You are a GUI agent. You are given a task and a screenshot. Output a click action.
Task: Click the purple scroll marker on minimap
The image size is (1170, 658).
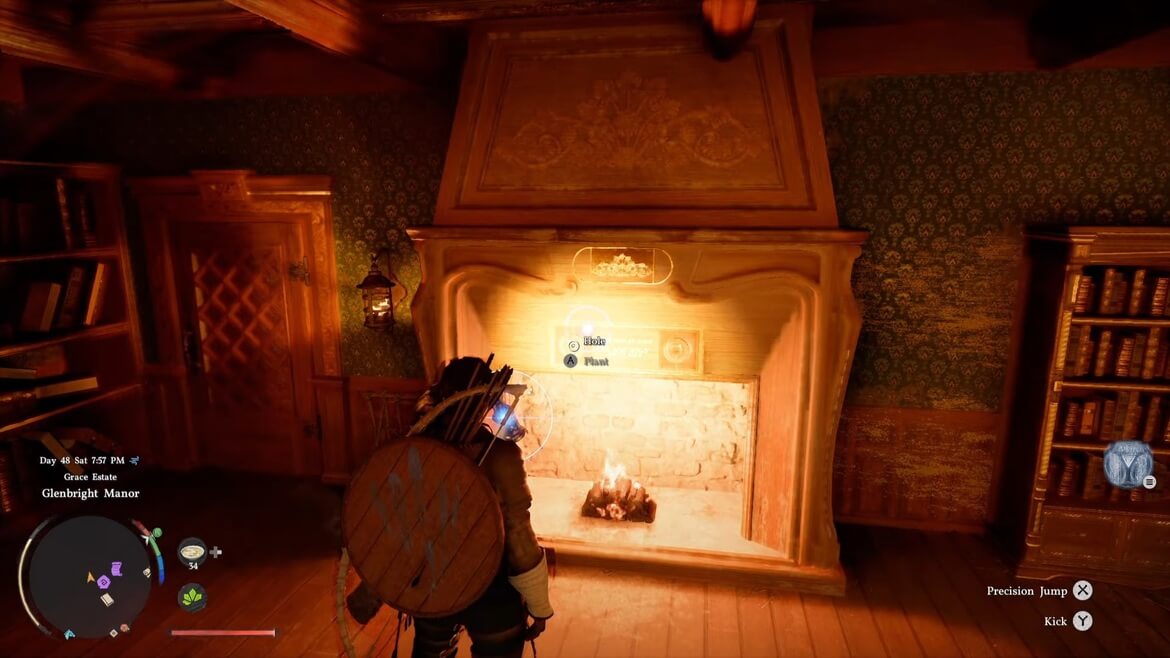[x=116, y=569]
